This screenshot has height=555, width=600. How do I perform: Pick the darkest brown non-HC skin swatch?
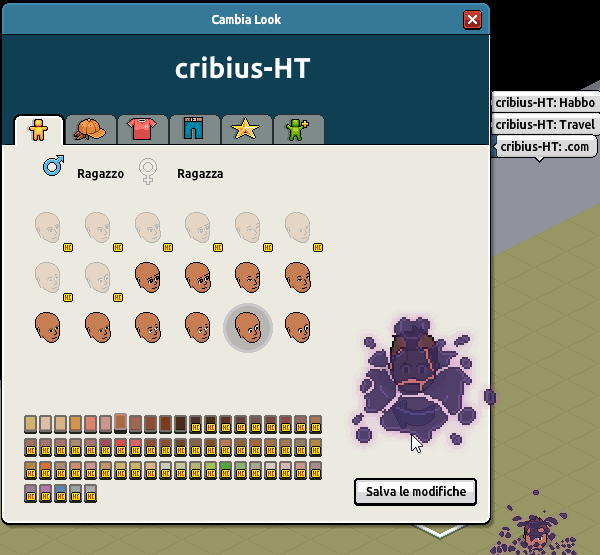pyautogui.click(x=180, y=424)
